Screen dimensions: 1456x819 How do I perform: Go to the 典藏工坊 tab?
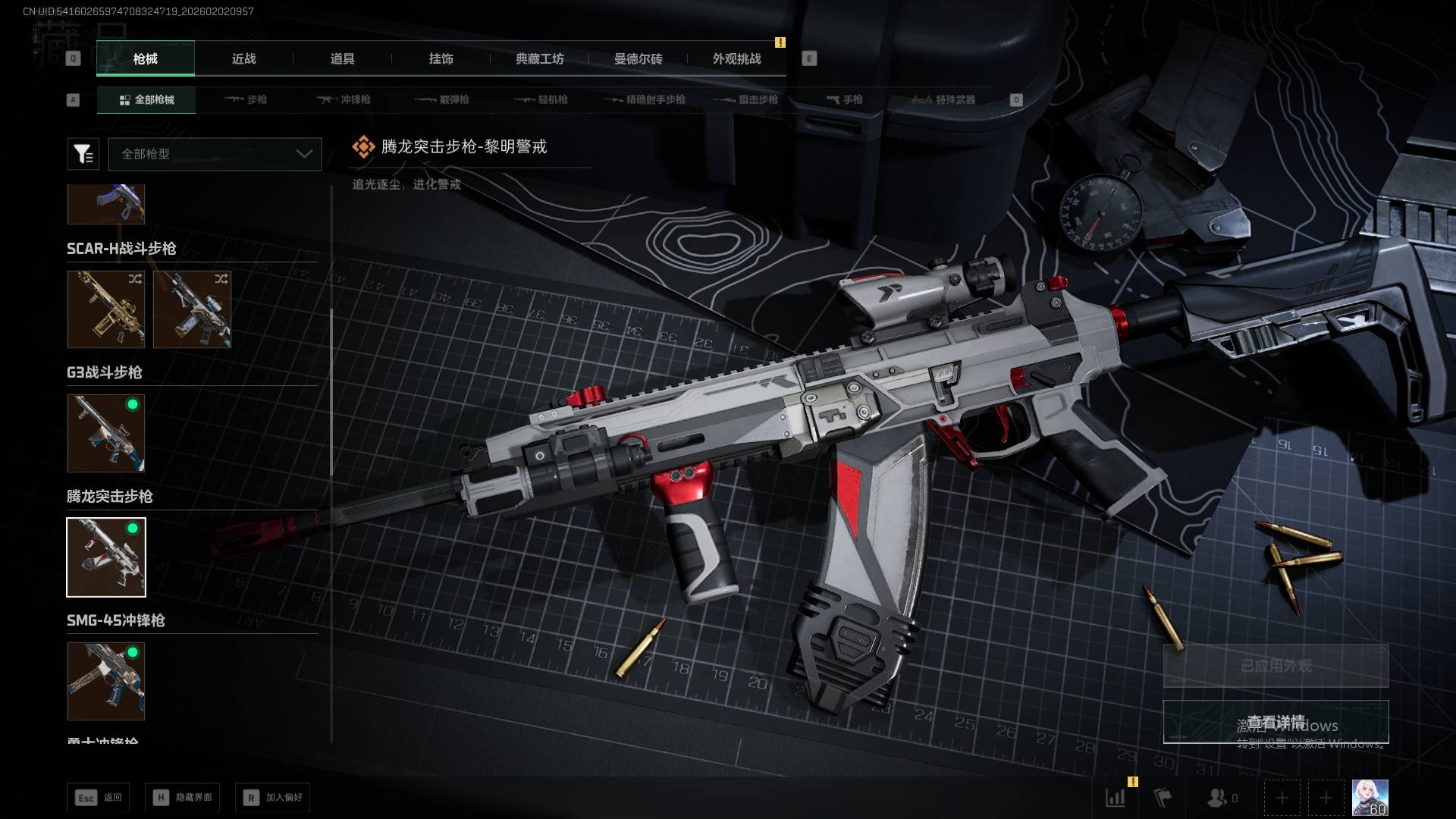539,59
